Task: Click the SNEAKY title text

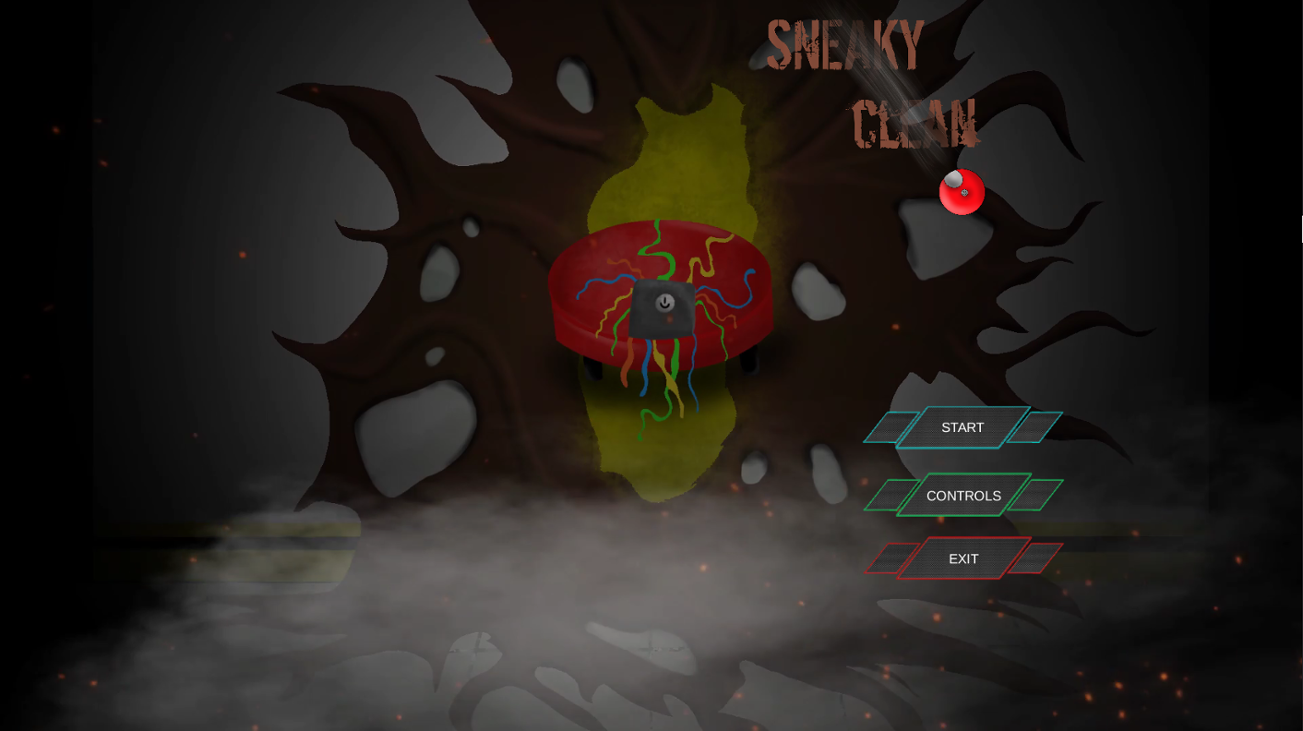Action: (x=846, y=42)
